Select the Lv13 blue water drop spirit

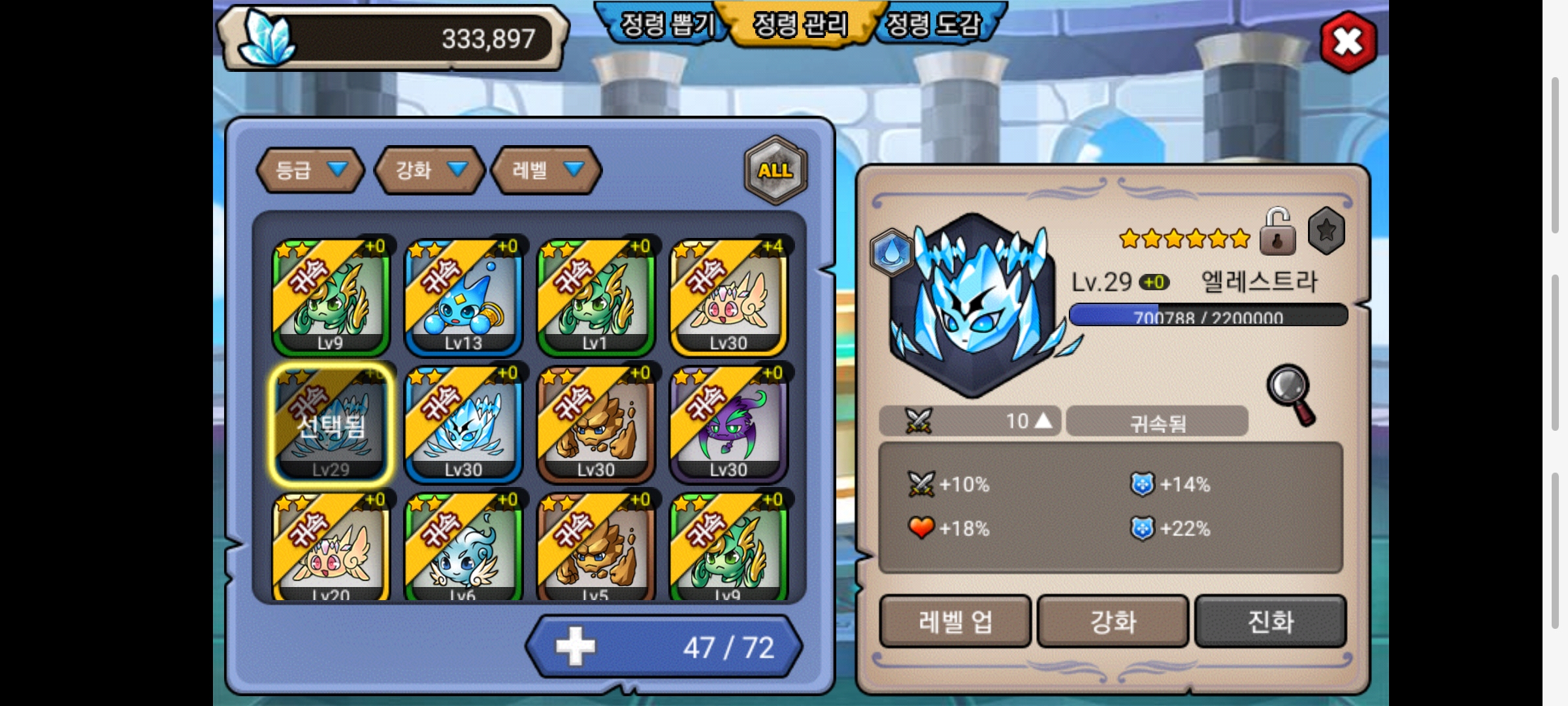click(x=463, y=297)
